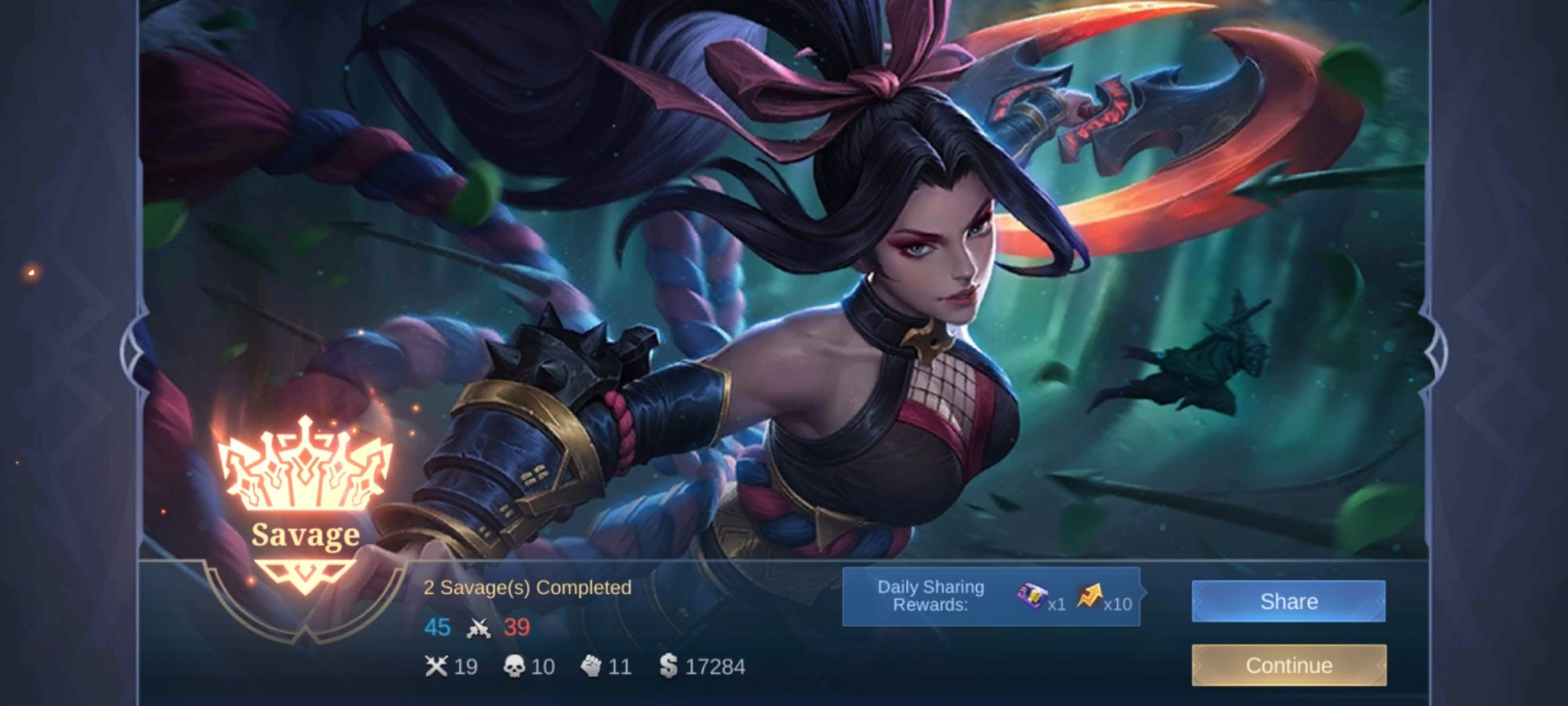Continue past the Savage screen
Viewport: 1568px width, 706px height.
(x=1288, y=665)
